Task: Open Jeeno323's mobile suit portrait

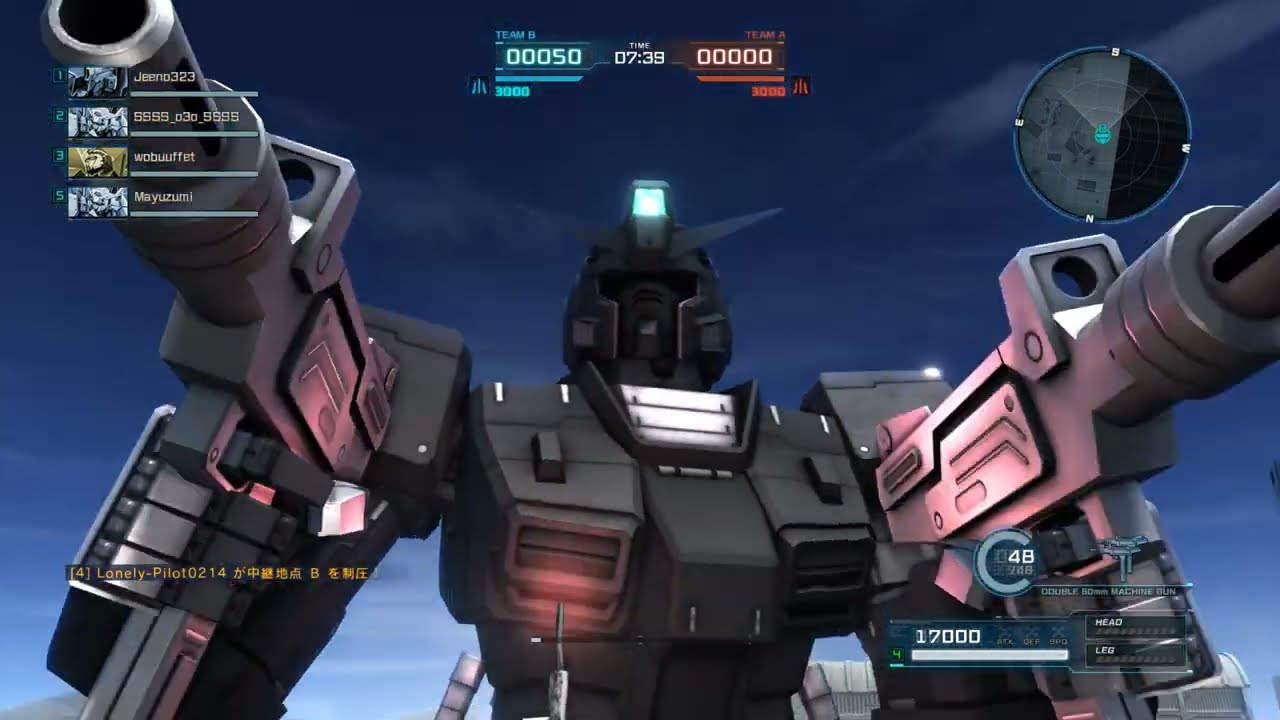Action: pos(96,80)
